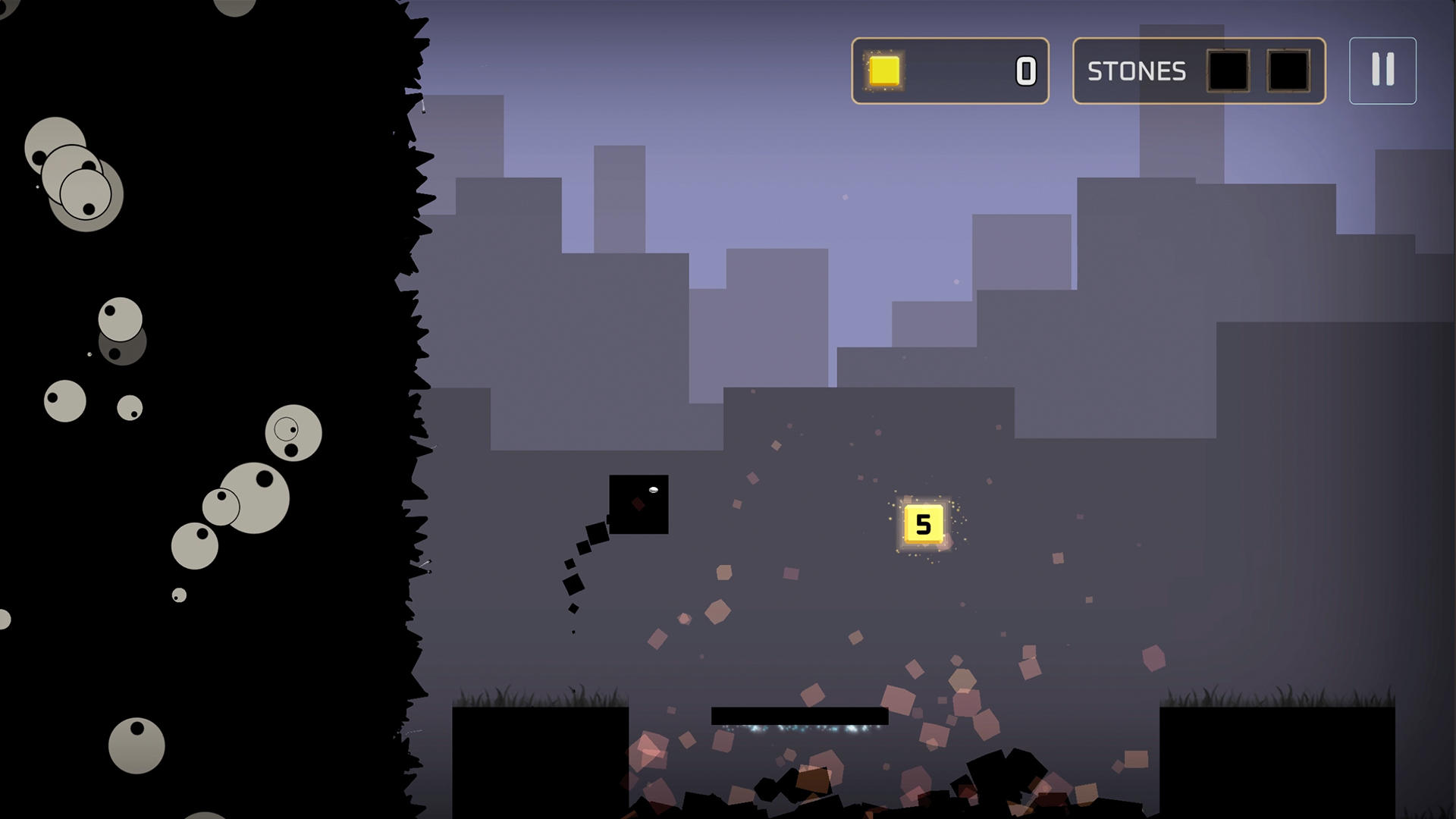Click the number 0 score value
Viewport: 1456px width, 819px height.
pos(1025,71)
